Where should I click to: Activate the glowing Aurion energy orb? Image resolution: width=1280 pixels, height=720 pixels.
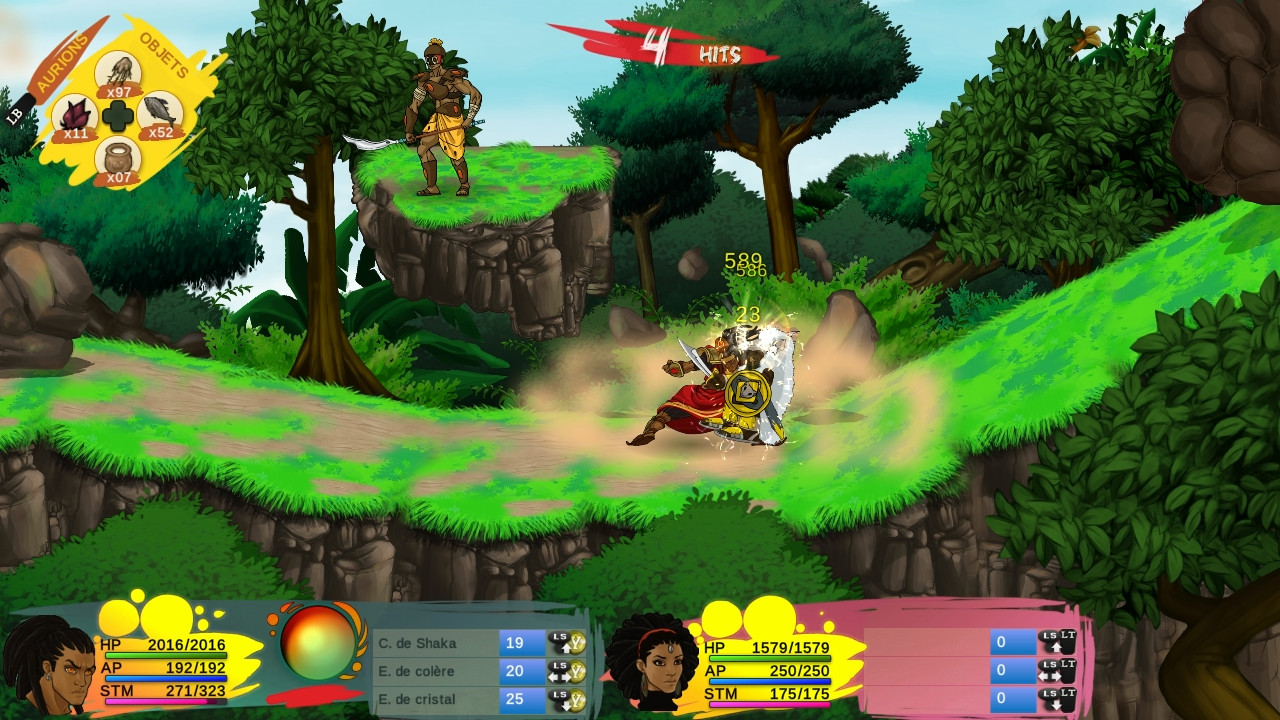318,643
